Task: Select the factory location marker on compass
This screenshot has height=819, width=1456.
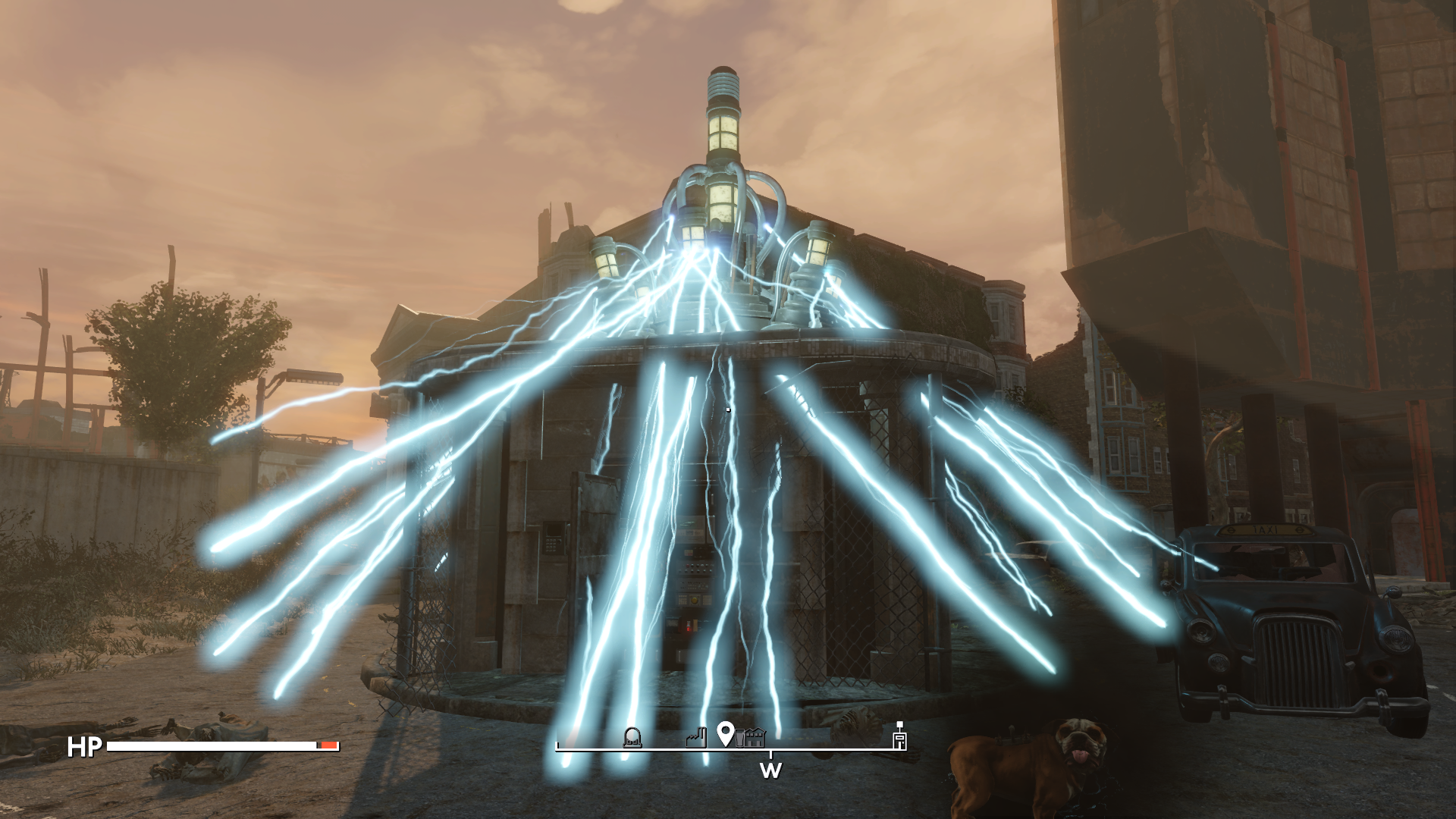Action: pos(696,737)
